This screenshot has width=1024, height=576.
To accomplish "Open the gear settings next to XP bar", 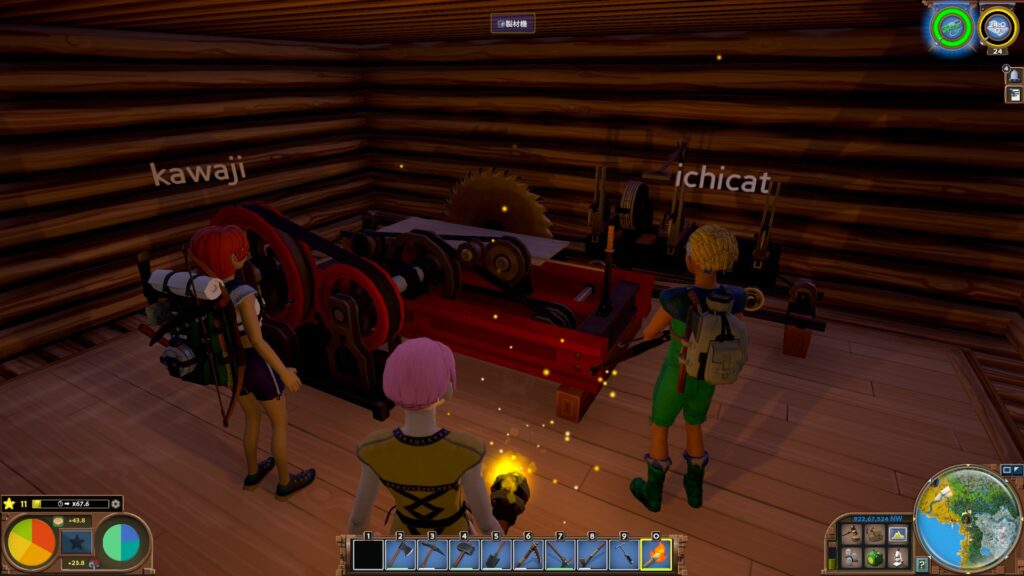I will pos(116,503).
